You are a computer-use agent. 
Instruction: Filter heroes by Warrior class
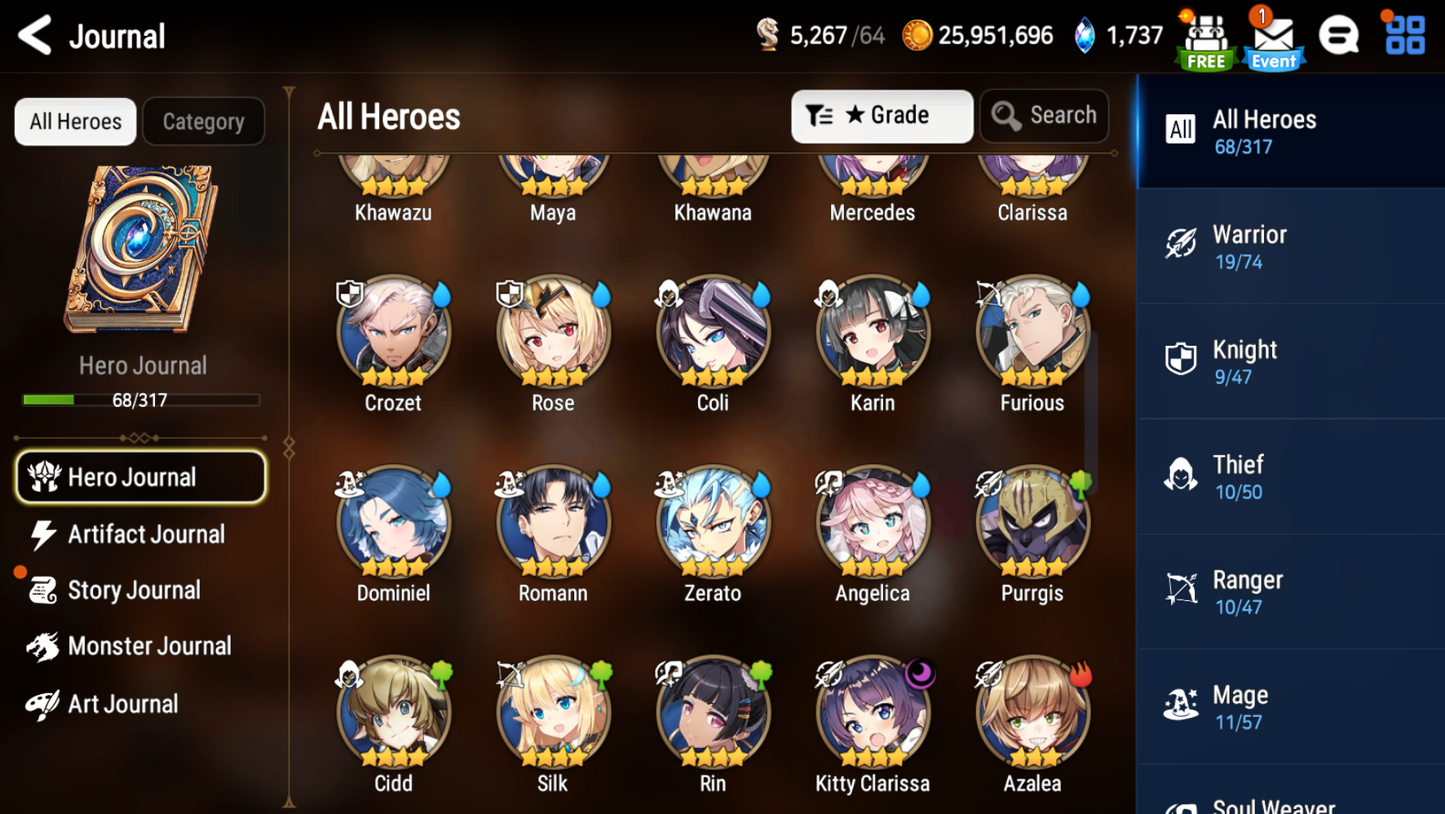point(1290,246)
